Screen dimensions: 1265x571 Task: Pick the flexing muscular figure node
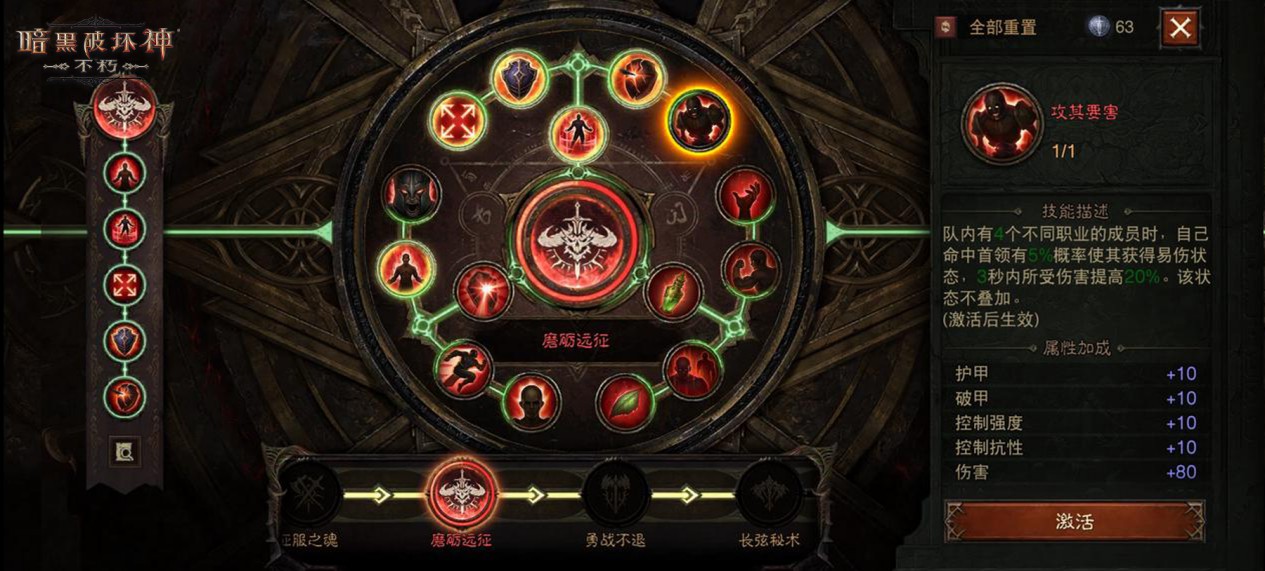pyautogui.click(x=749, y=268)
